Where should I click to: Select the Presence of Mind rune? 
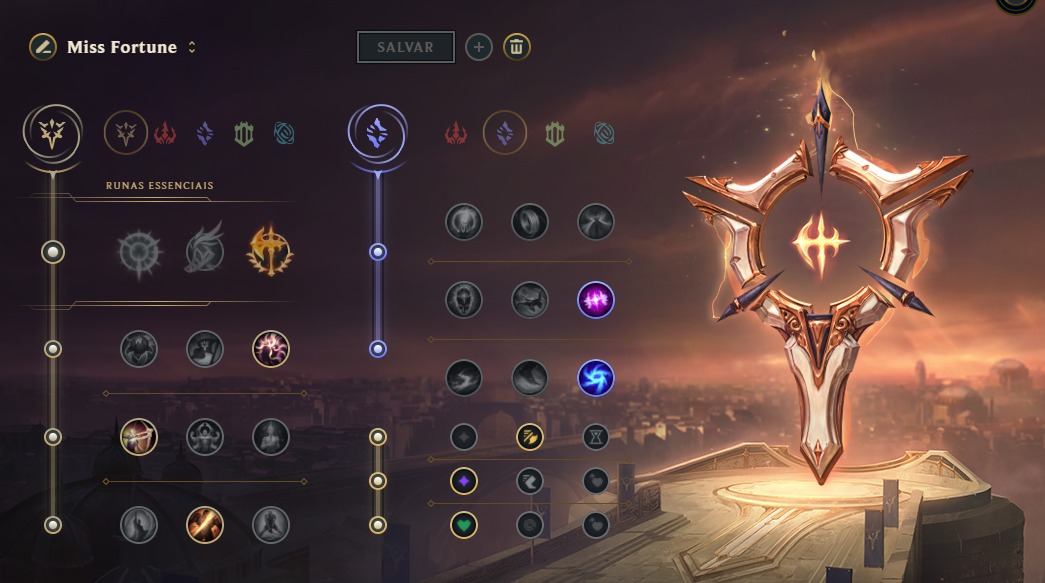[270, 349]
